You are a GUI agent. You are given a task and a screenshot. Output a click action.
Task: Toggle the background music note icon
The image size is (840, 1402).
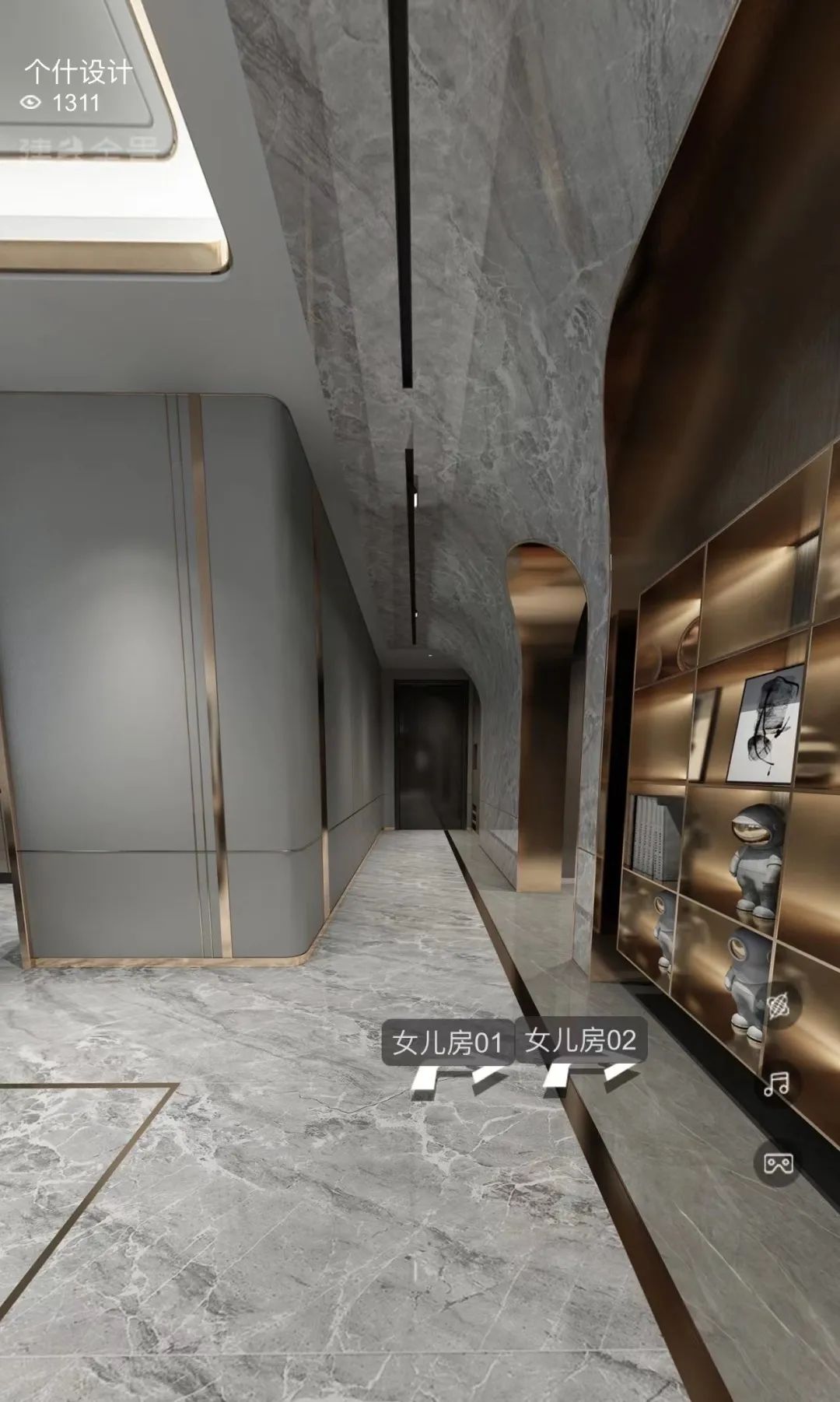click(x=777, y=1084)
